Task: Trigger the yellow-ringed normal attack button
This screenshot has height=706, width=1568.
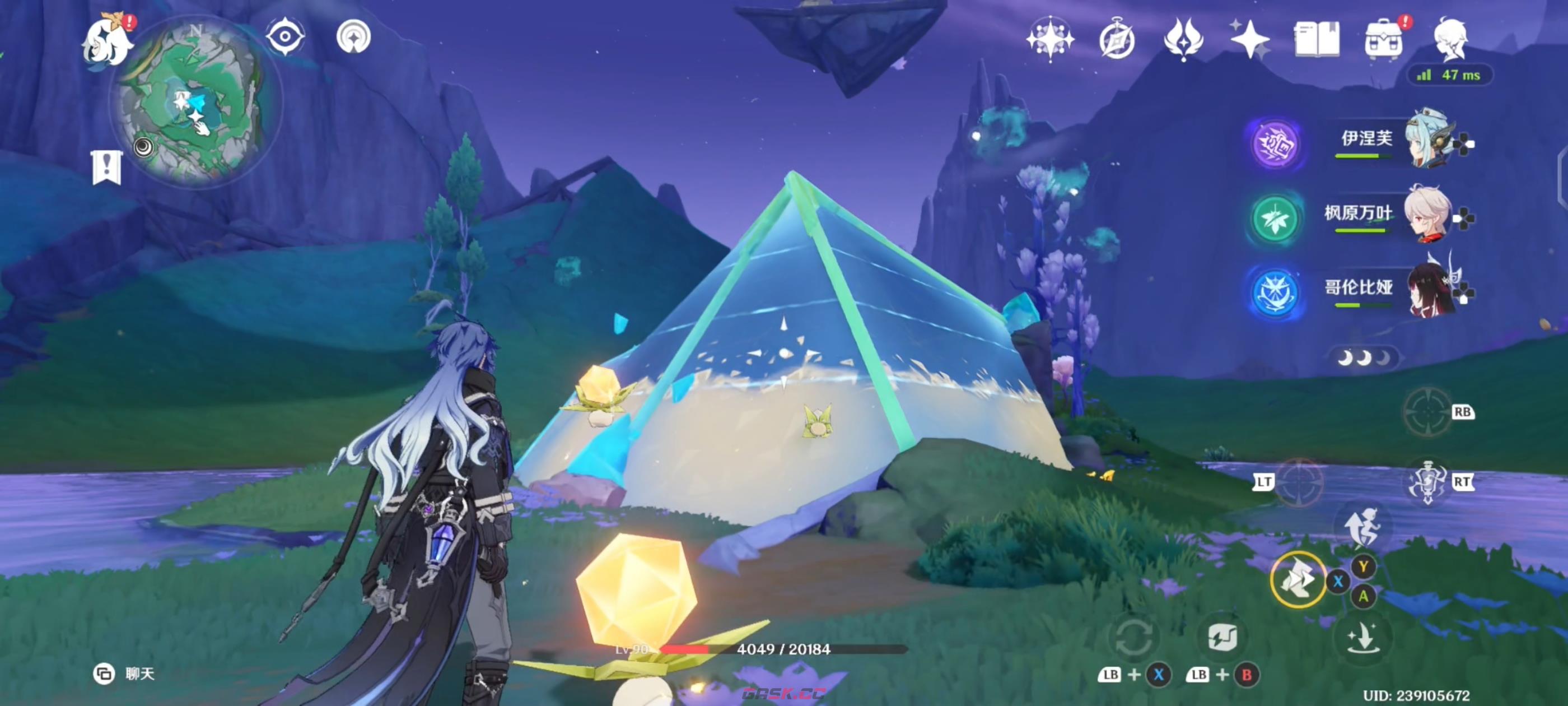Action: coord(1298,580)
